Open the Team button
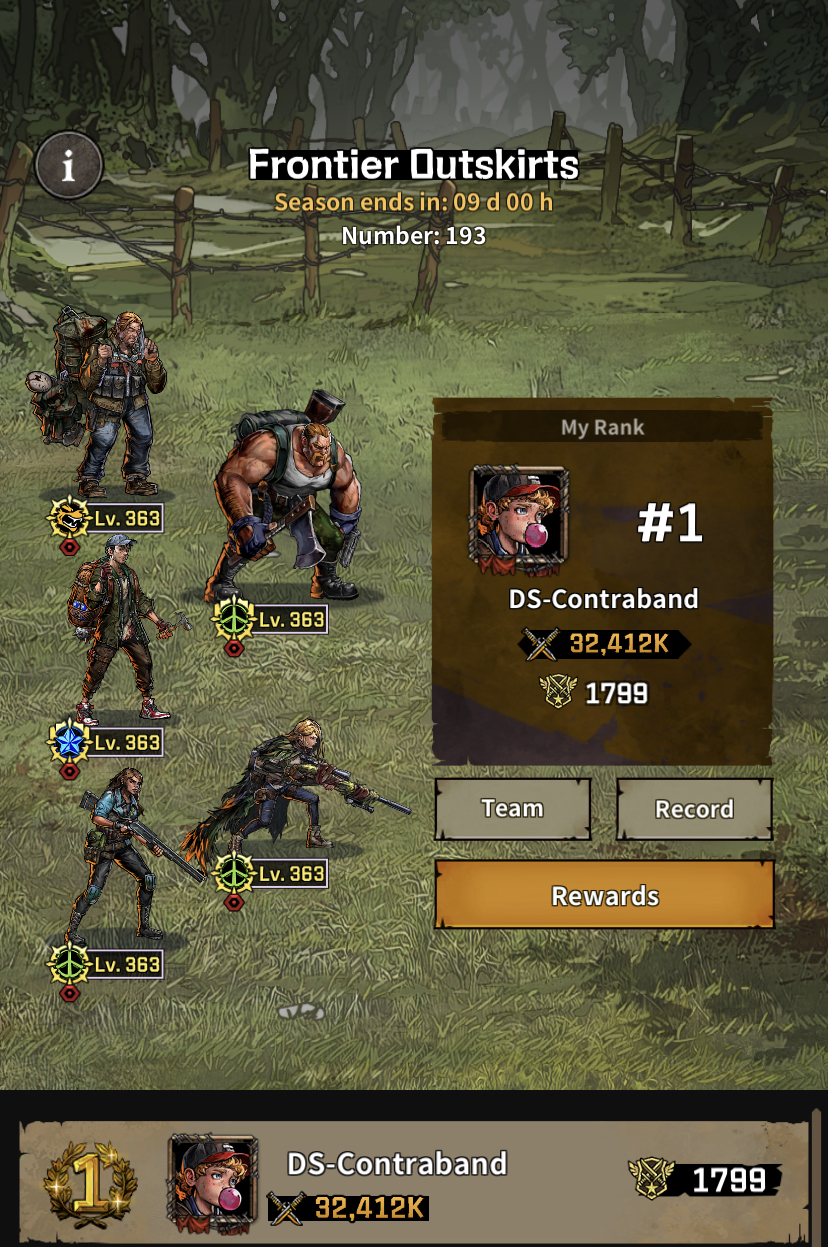 (512, 808)
